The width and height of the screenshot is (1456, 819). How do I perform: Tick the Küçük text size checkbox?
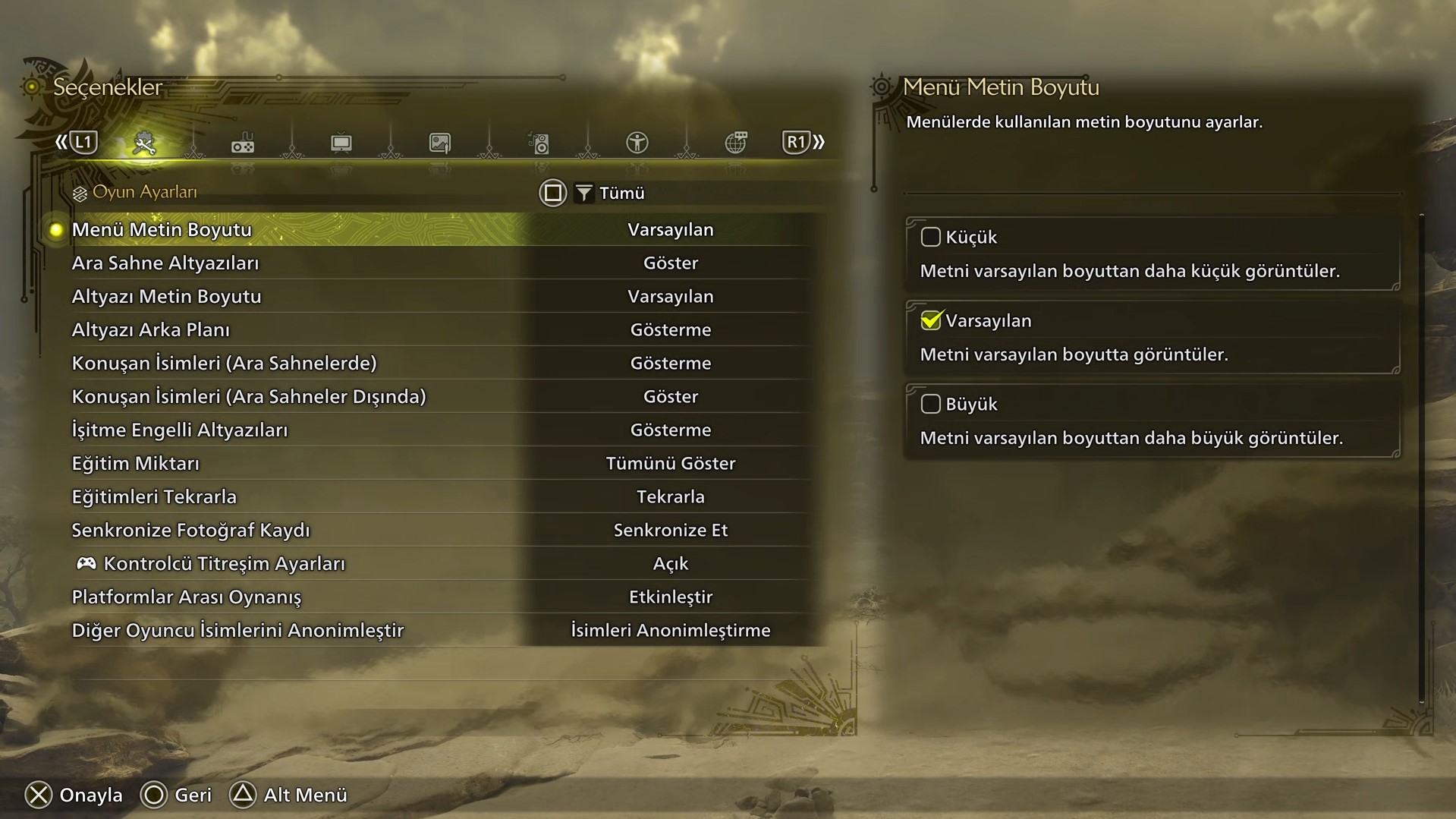pyautogui.click(x=930, y=237)
